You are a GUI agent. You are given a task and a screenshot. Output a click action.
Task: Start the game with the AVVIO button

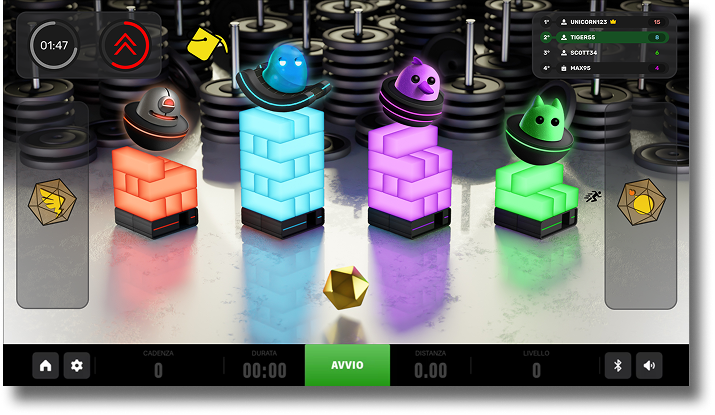(x=347, y=365)
